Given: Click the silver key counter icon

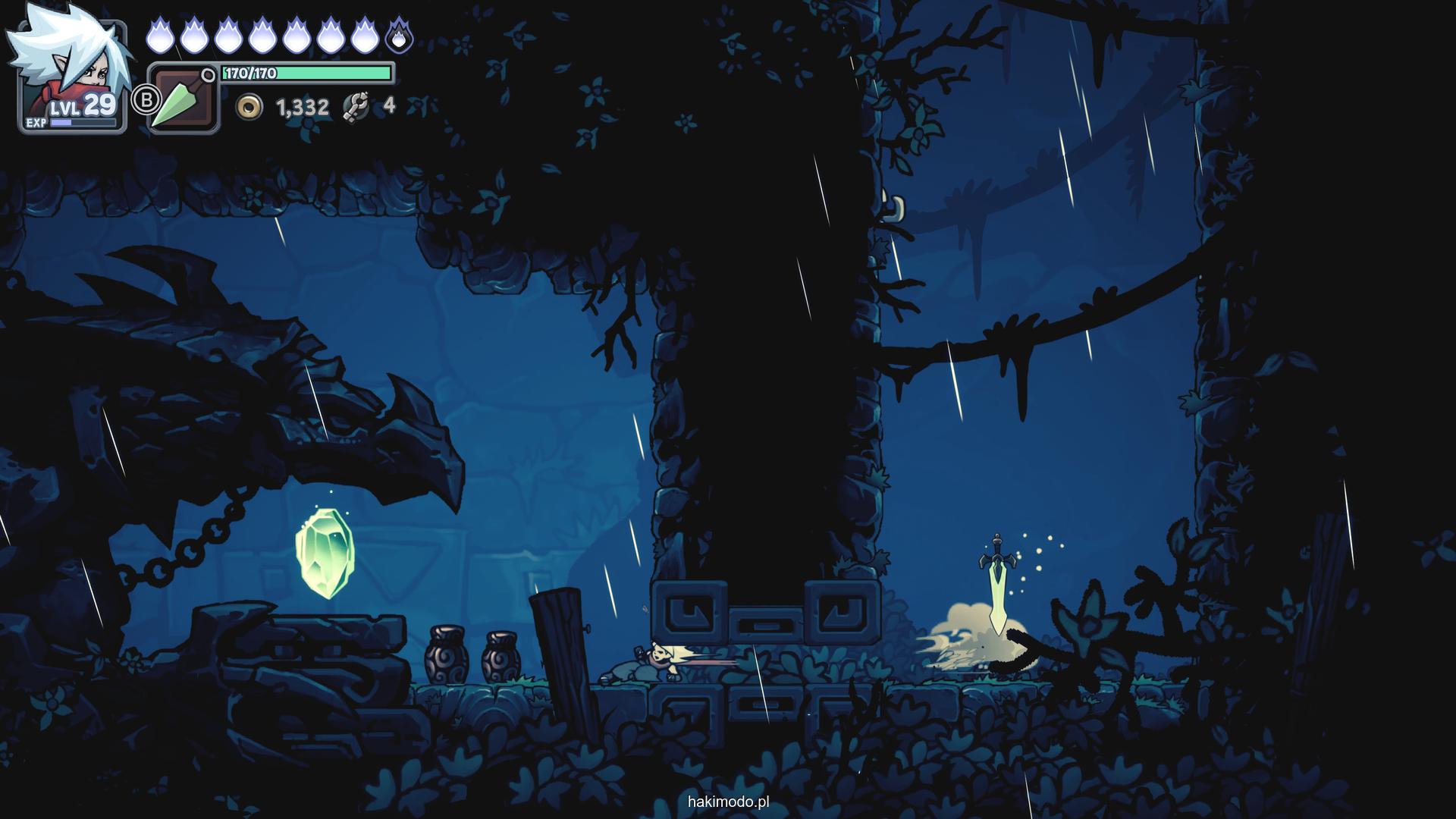Looking at the screenshot, I should point(355,107).
